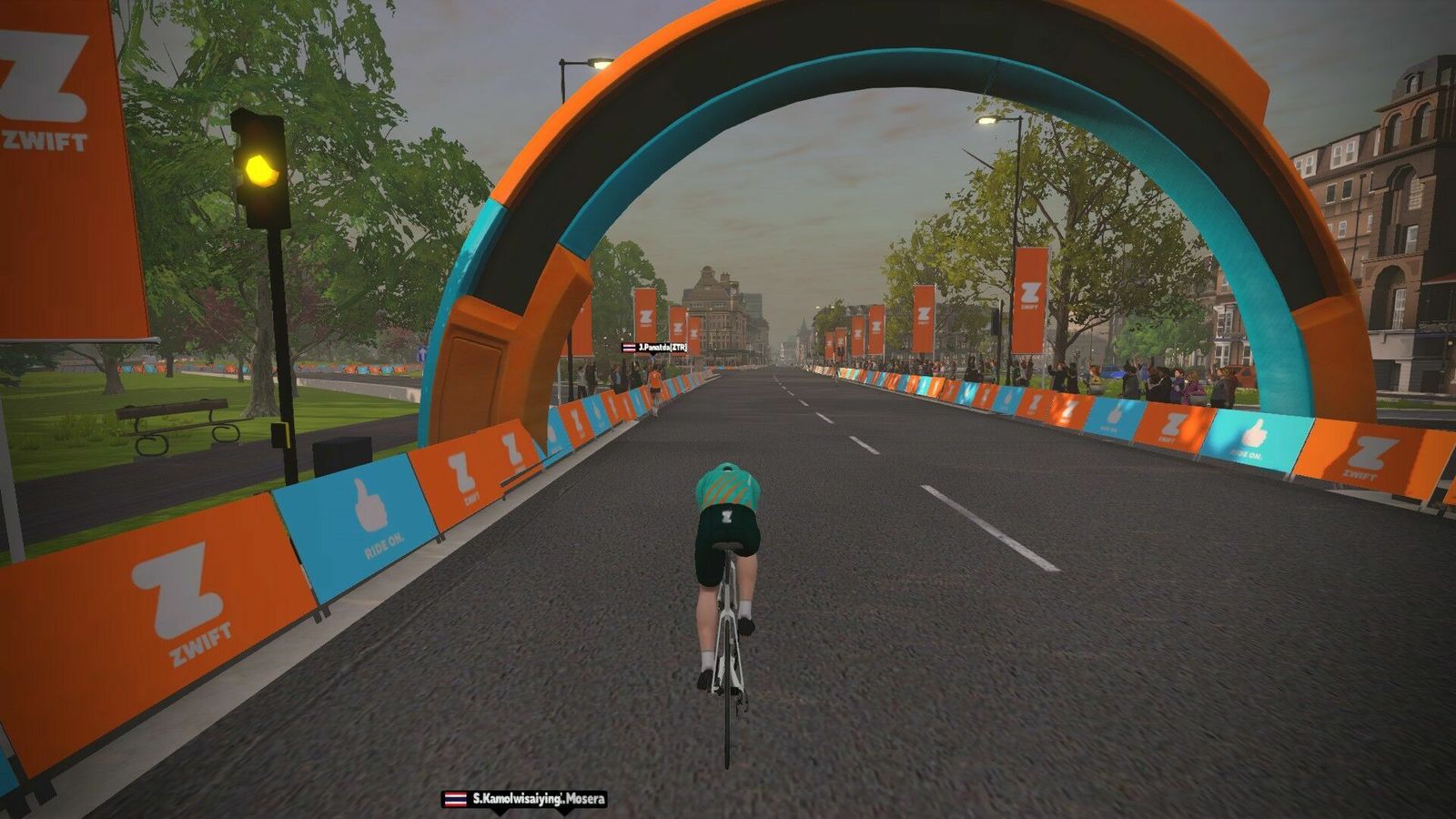
Task: Click the S.Kamolwisaiying Mosera name tag
Action: pyautogui.click(x=525, y=799)
